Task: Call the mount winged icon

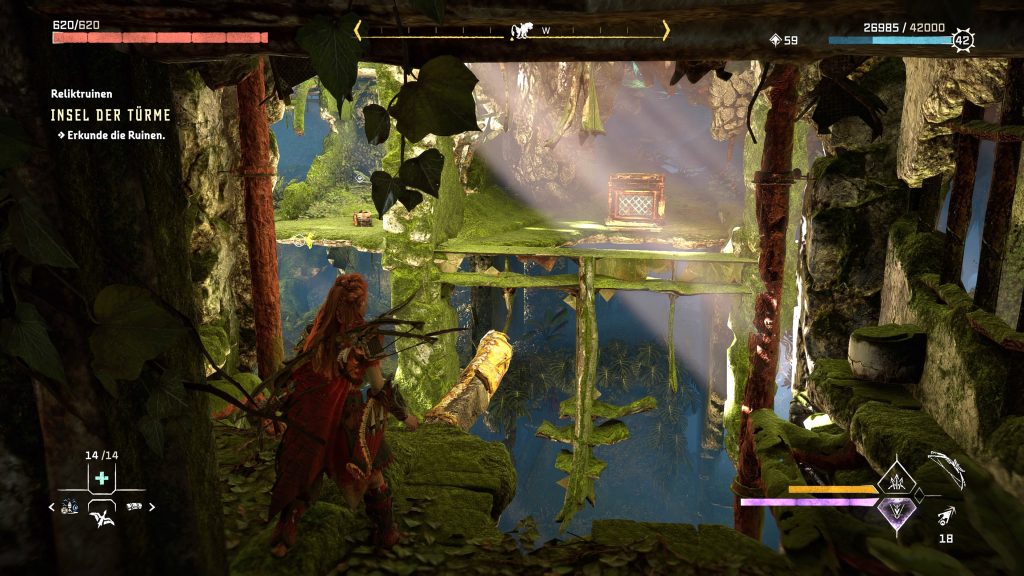Action: pos(101,516)
